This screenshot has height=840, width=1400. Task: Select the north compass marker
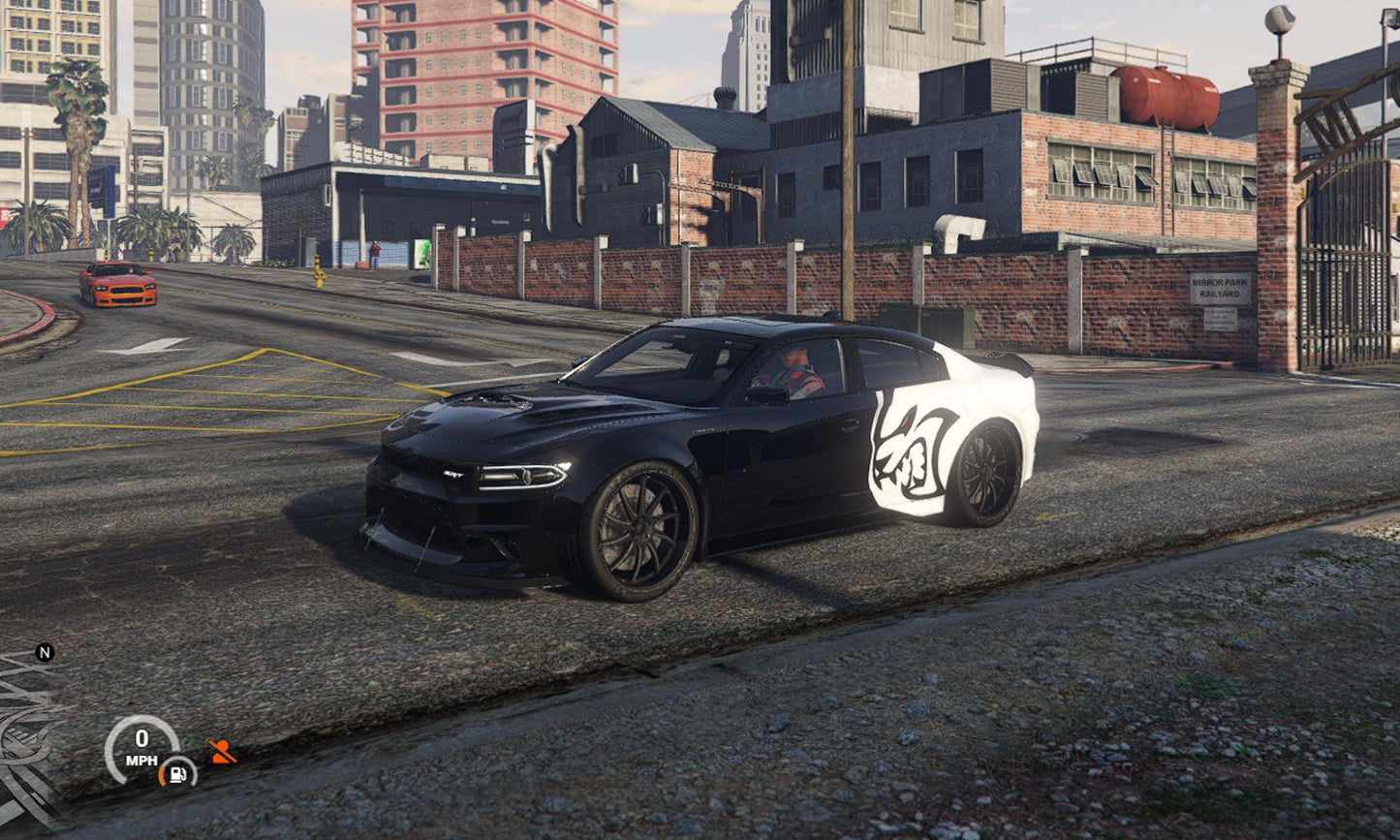pyautogui.click(x=45, y=652)
